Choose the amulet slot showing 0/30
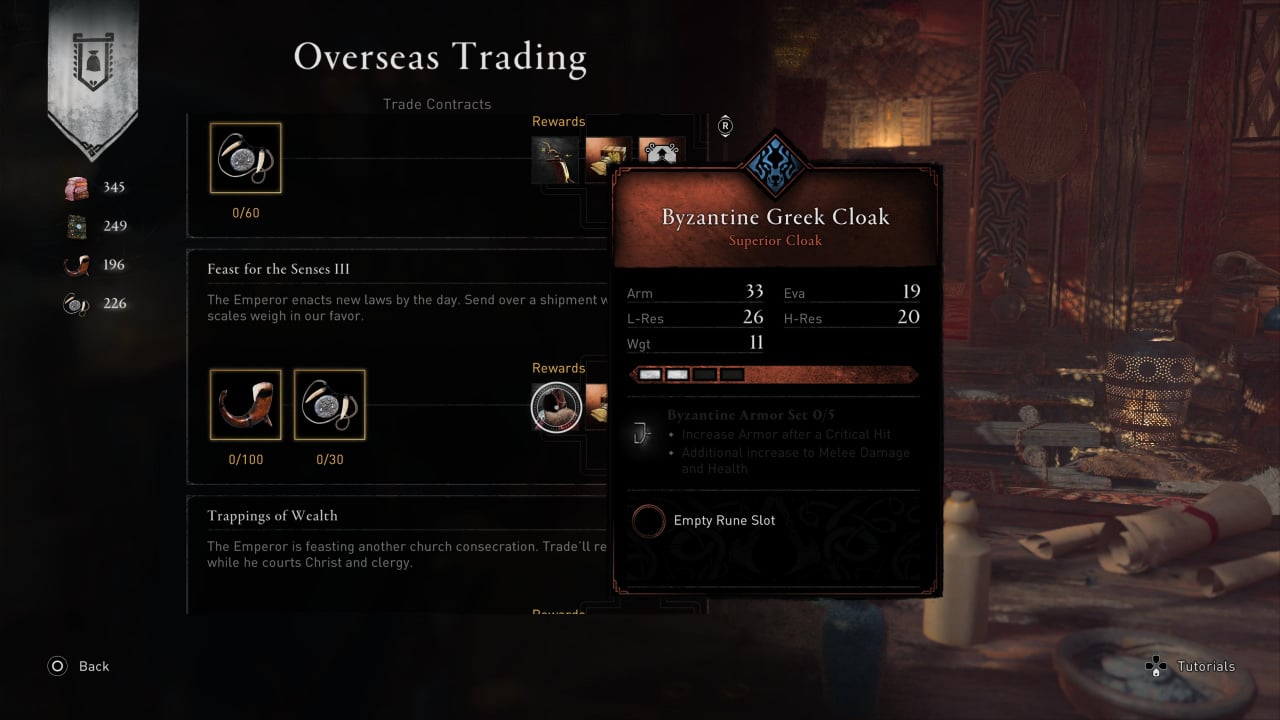 click(330, 405)
